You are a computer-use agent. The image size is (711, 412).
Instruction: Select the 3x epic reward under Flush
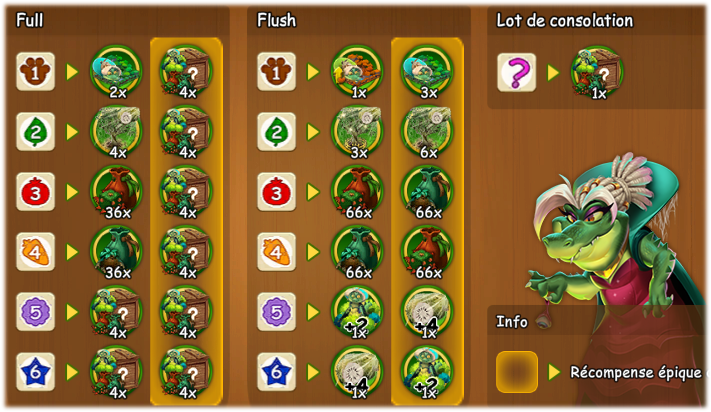tap(427, 72)
